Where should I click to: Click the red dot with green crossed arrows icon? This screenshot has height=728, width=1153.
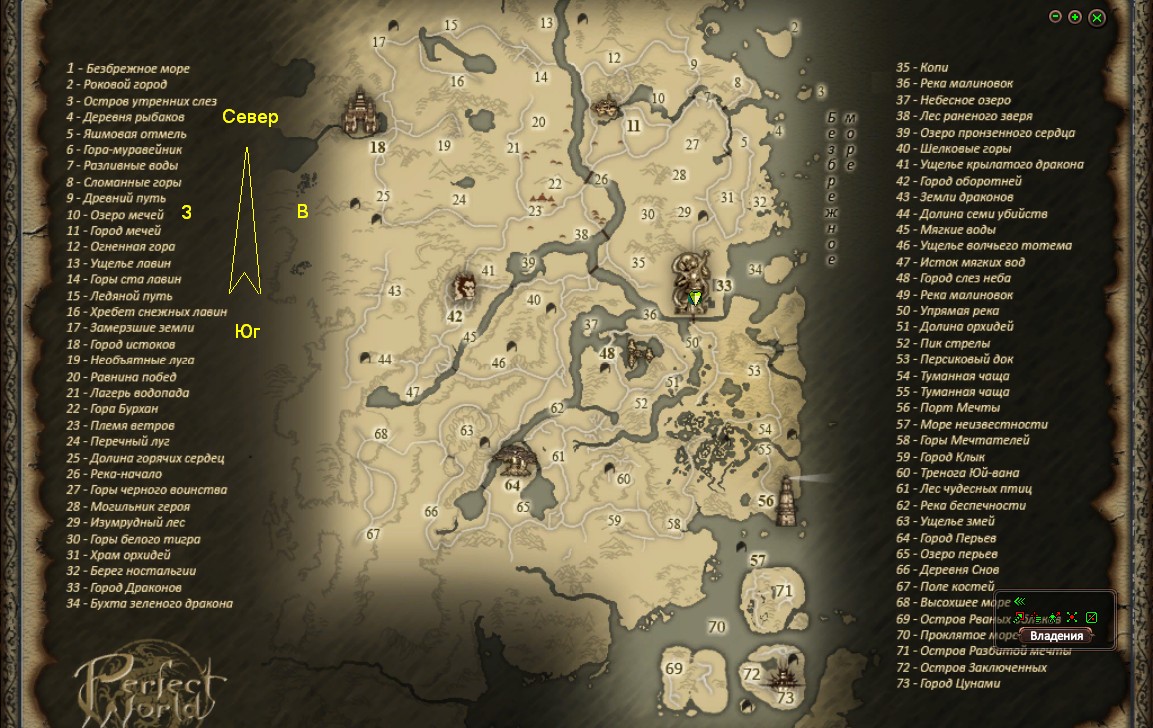1072,617
